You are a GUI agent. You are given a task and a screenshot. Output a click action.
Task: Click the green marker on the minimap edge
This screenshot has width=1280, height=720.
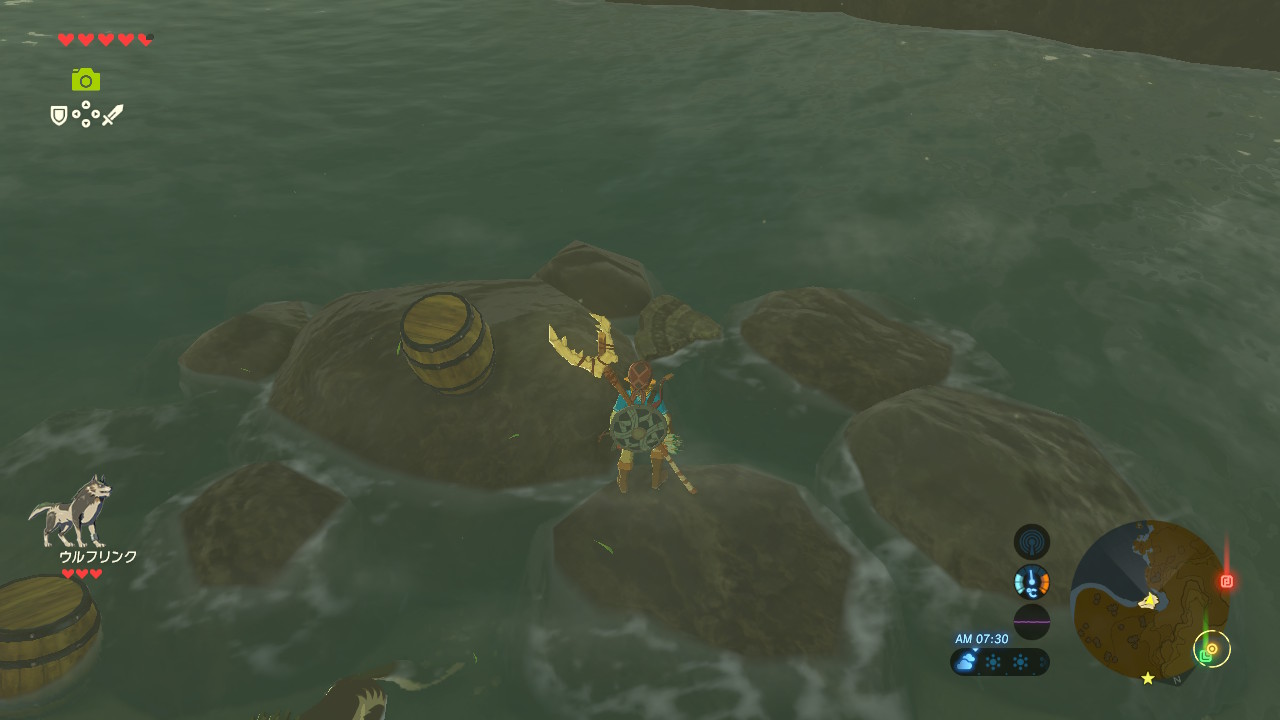click(x=1206, y=656)
